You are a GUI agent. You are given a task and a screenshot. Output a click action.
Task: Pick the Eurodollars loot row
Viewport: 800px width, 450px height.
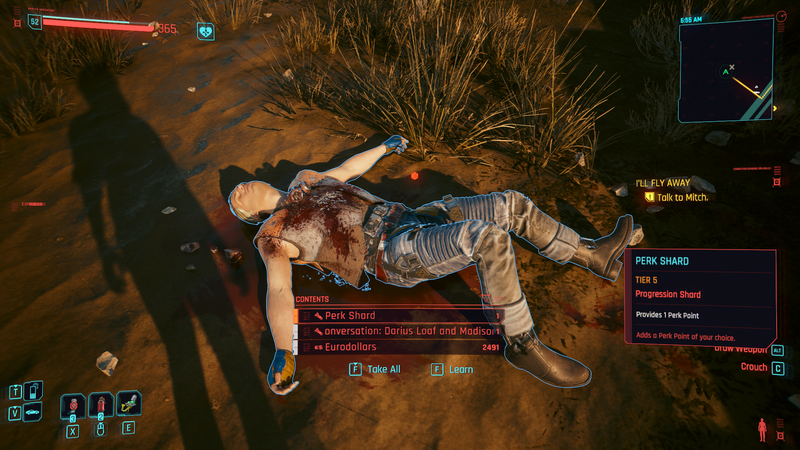point(400,347)
